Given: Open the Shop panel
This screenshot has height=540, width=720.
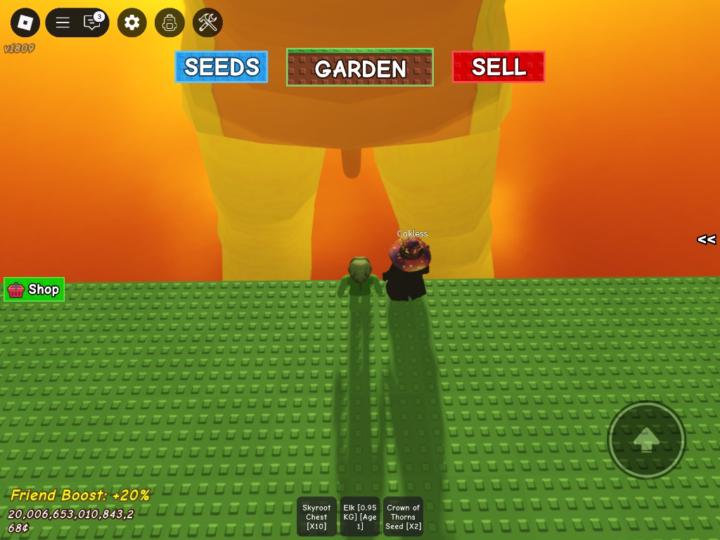Looking at the screenshot, I should (34, 290).
